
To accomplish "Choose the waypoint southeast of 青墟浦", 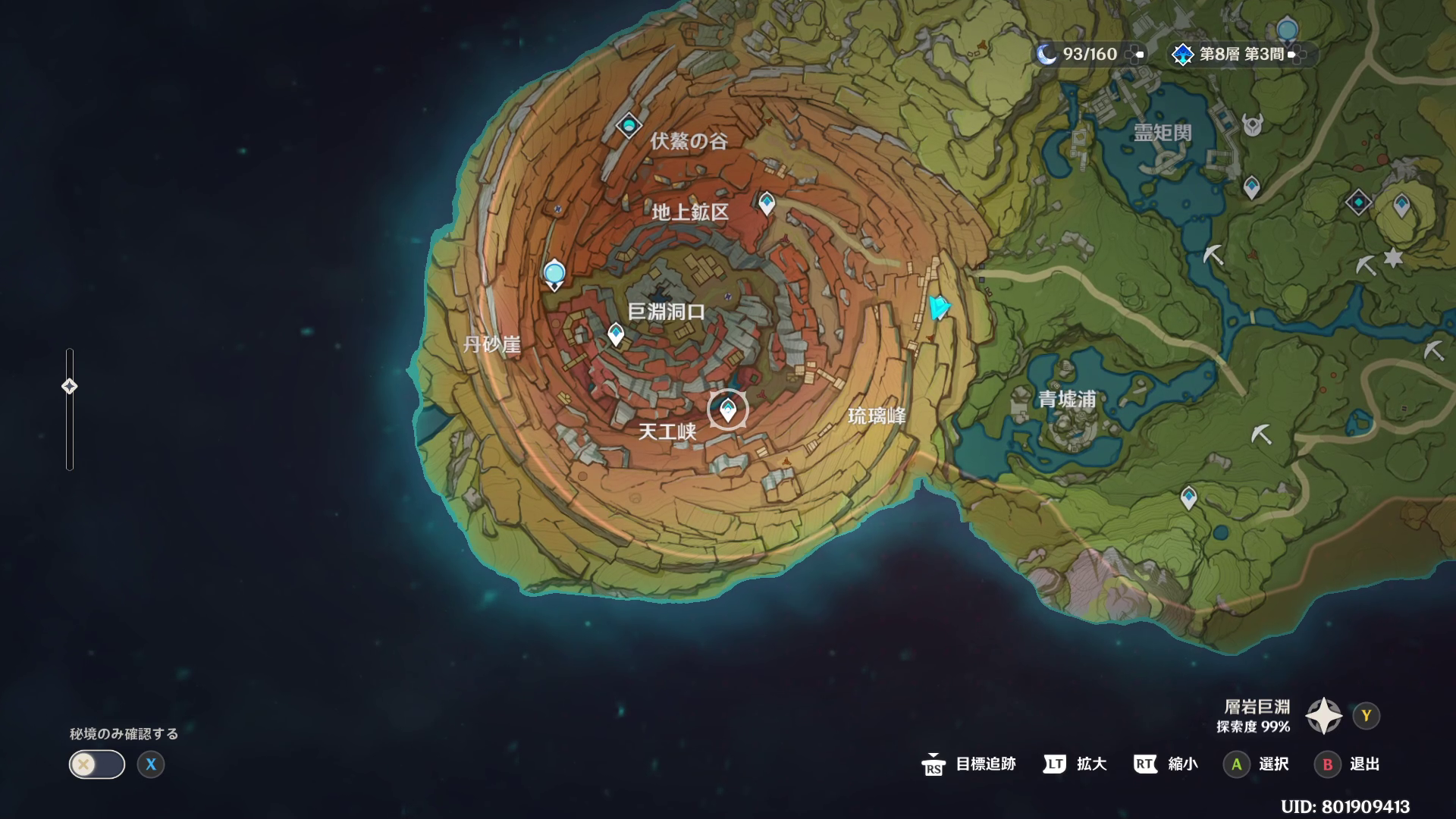I will click(1188, 497).
